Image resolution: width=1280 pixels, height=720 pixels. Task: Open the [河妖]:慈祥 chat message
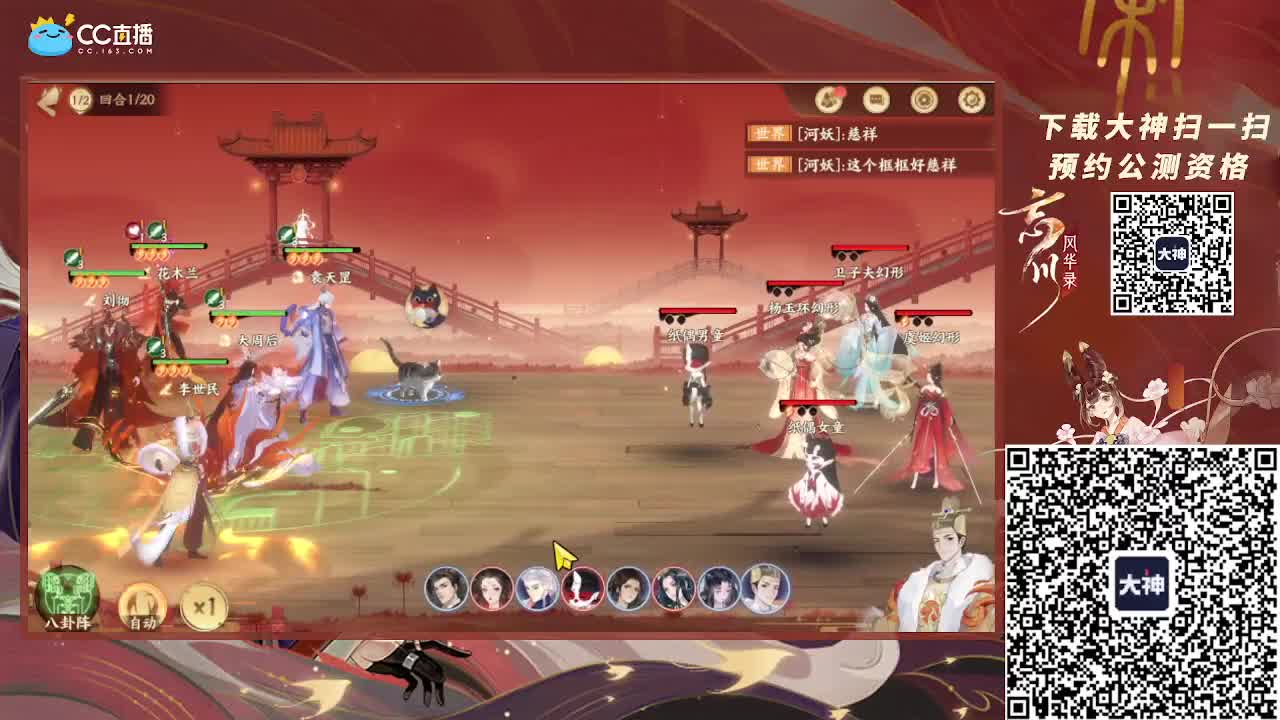click(838, 131)
